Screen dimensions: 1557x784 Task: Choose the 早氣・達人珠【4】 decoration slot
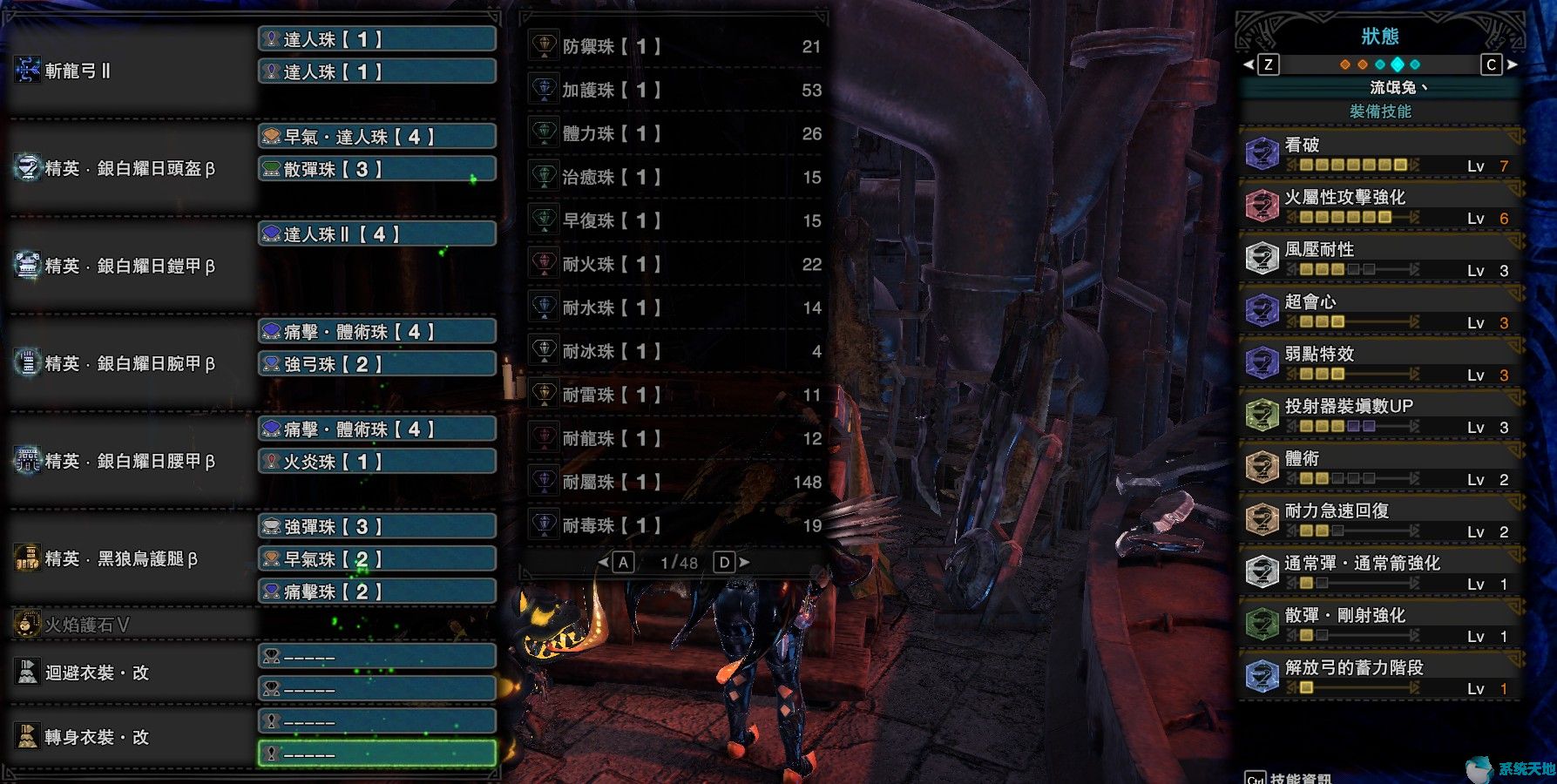tap(376, 137)
